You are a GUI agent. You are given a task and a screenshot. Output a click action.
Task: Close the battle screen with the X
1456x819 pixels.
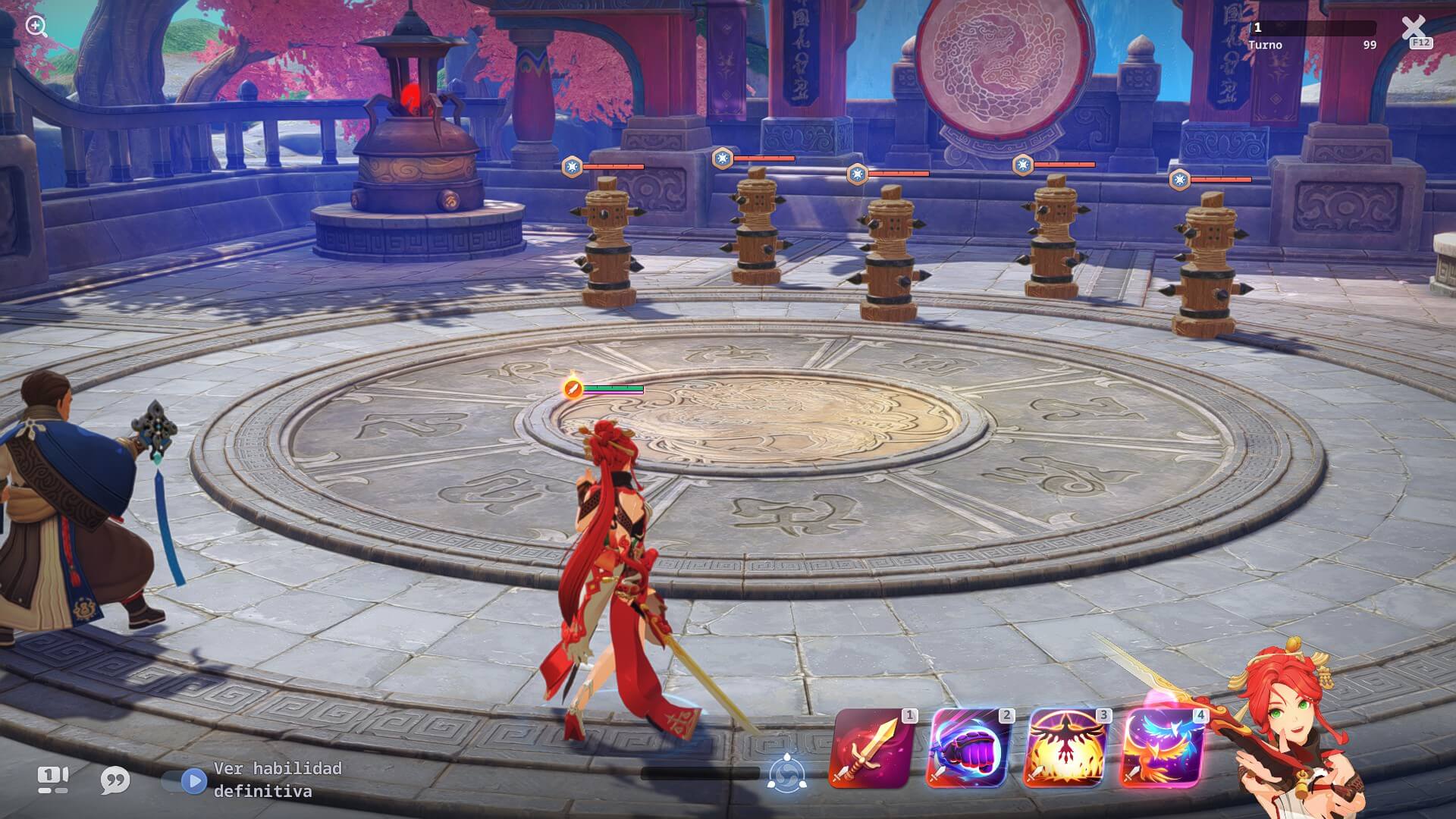(1414, 30)
